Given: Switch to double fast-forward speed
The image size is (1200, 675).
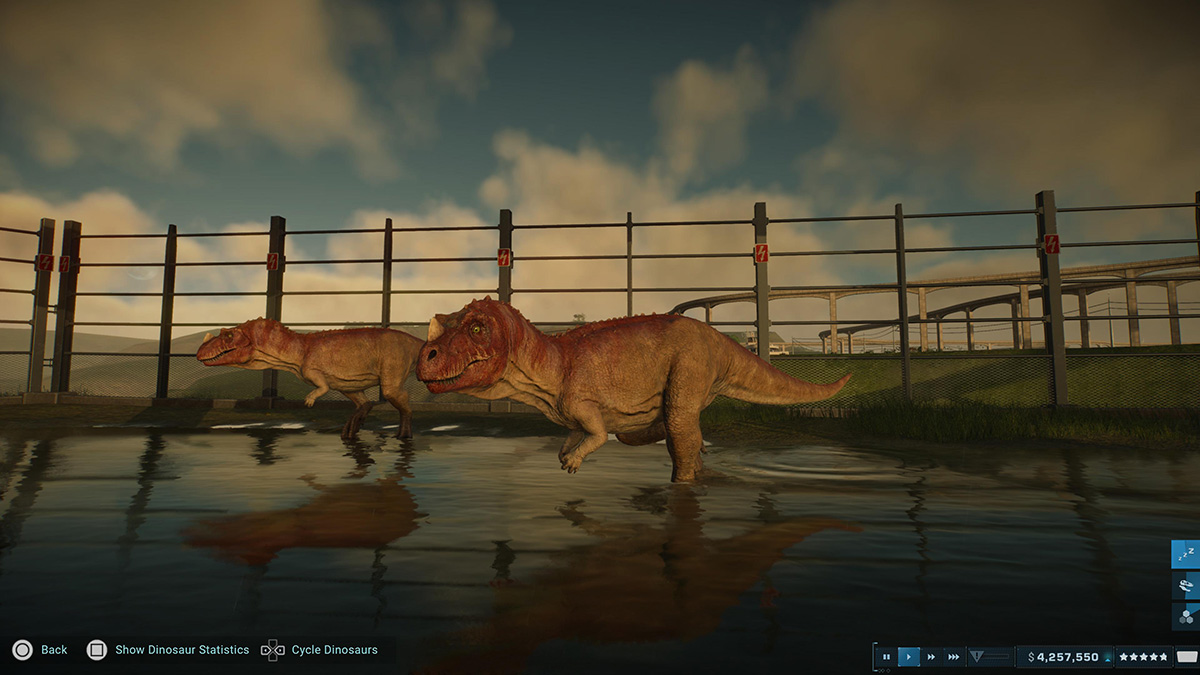Looking at the screenshot, I should (x=931, y=657).
